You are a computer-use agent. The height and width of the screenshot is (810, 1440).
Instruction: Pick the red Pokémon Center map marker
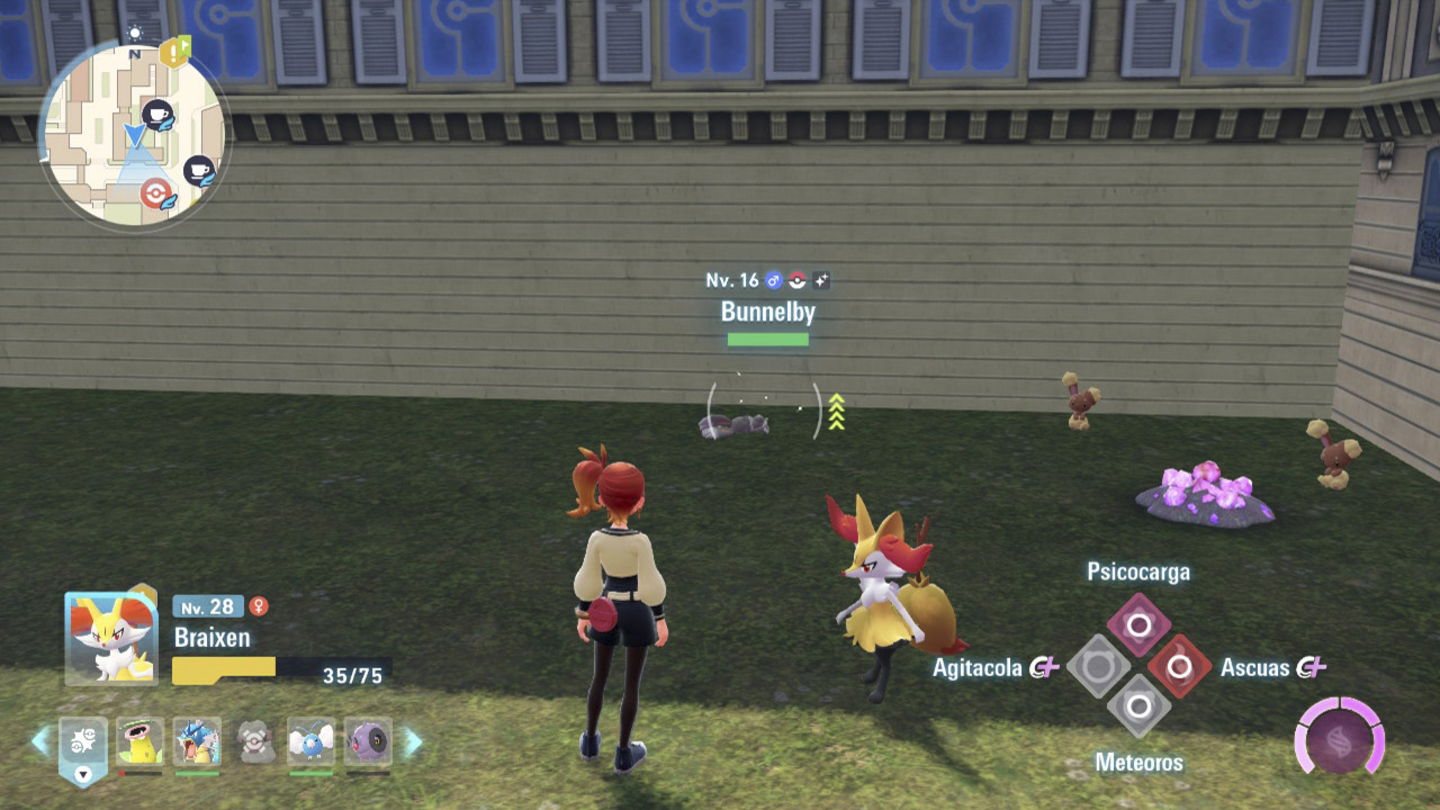[x=155, y=192]
